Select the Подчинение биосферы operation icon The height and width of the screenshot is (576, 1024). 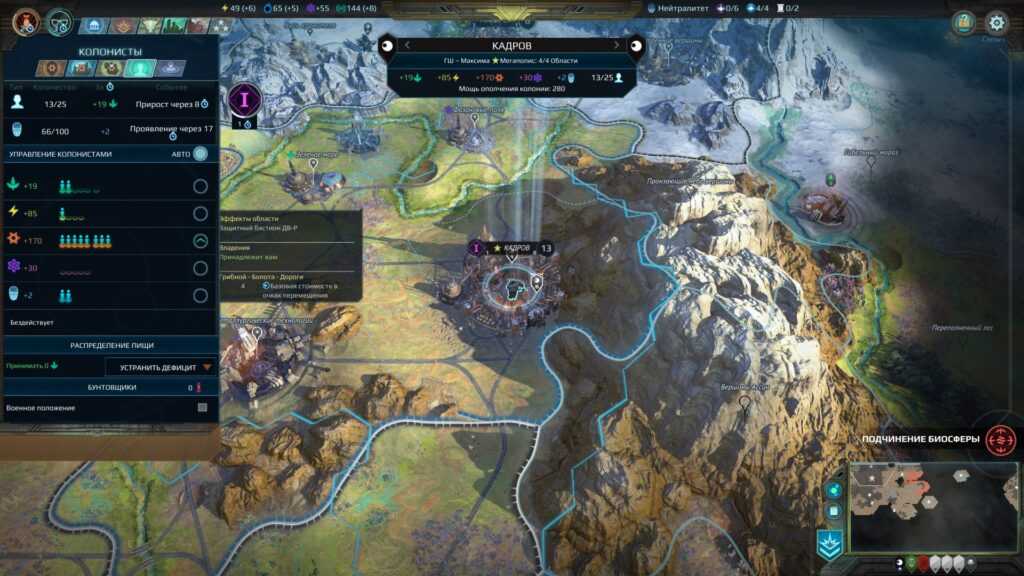(997, 439)
